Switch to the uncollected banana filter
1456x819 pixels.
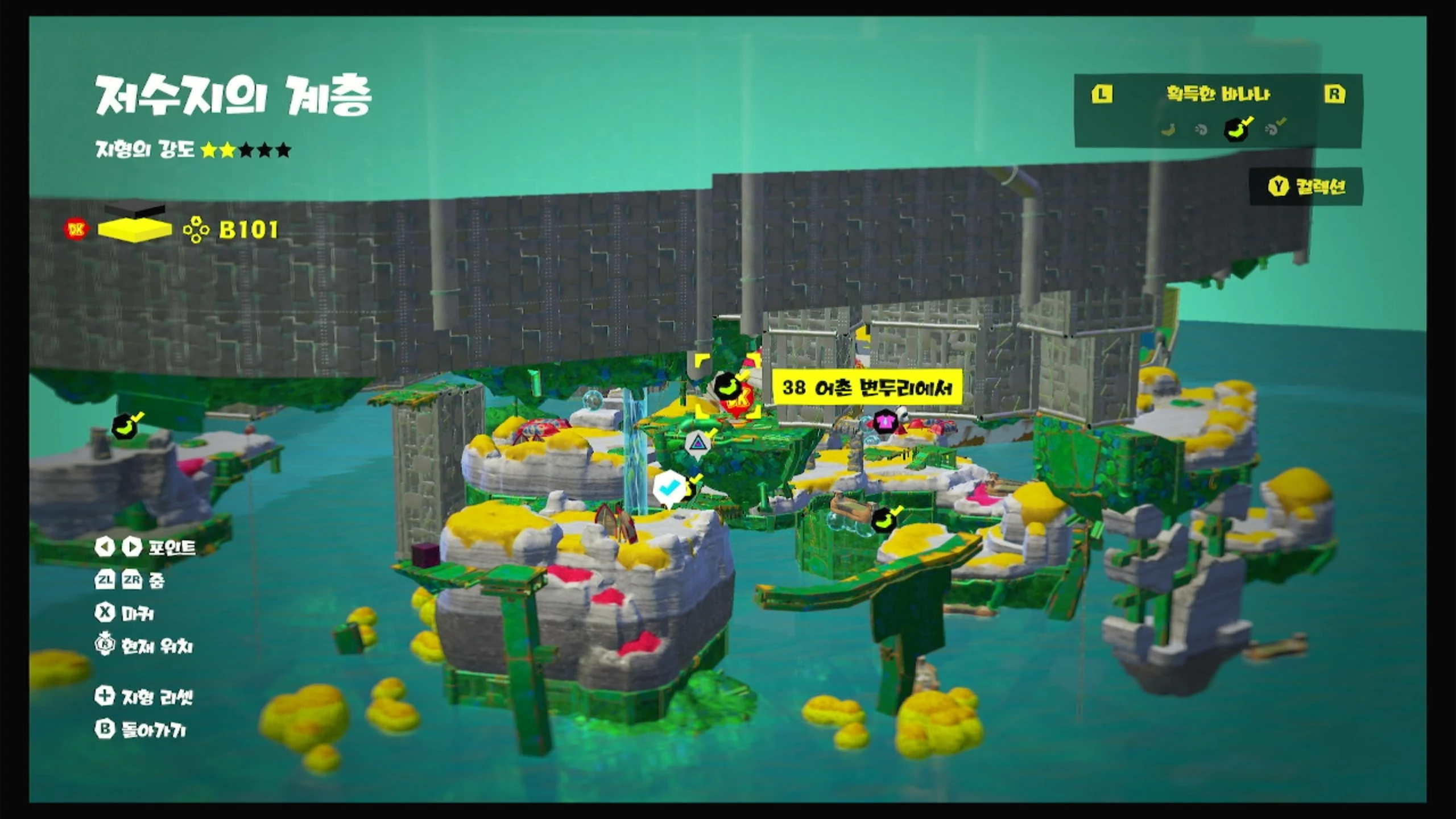point(1168,130)
